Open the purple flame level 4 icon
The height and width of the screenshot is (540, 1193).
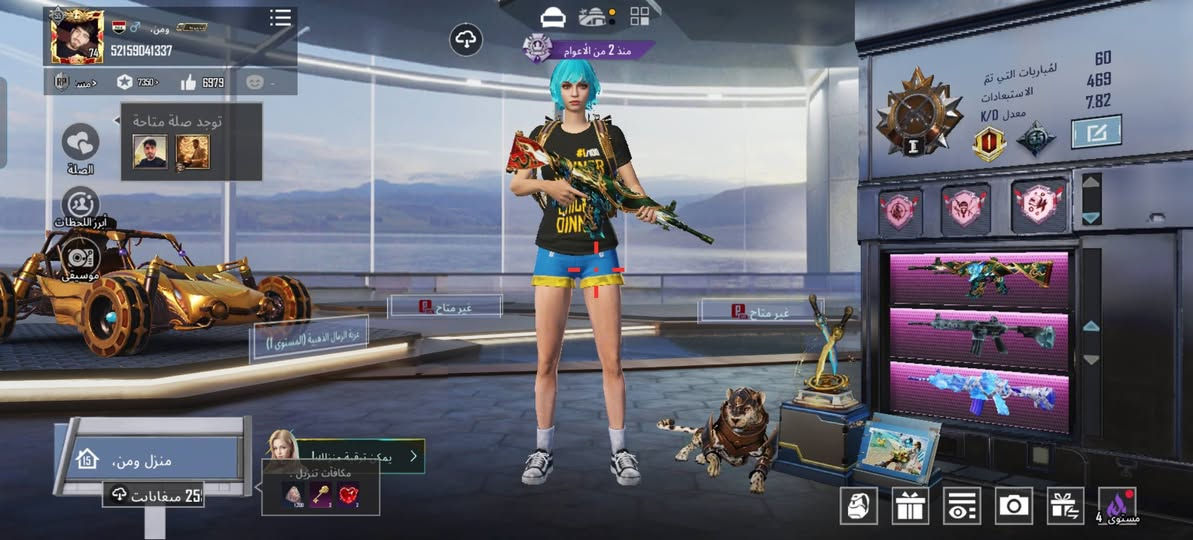coord(1116,505)
